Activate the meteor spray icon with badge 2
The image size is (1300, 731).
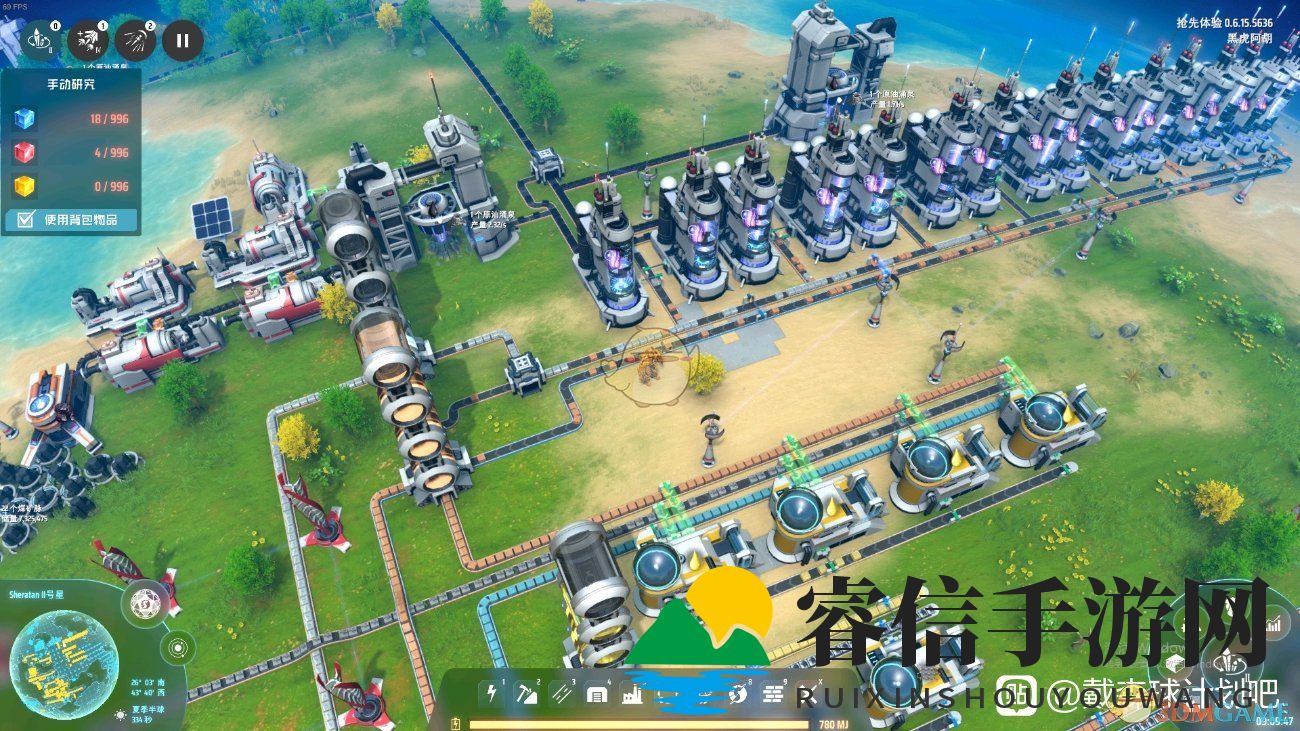click(x=135, y=41)
